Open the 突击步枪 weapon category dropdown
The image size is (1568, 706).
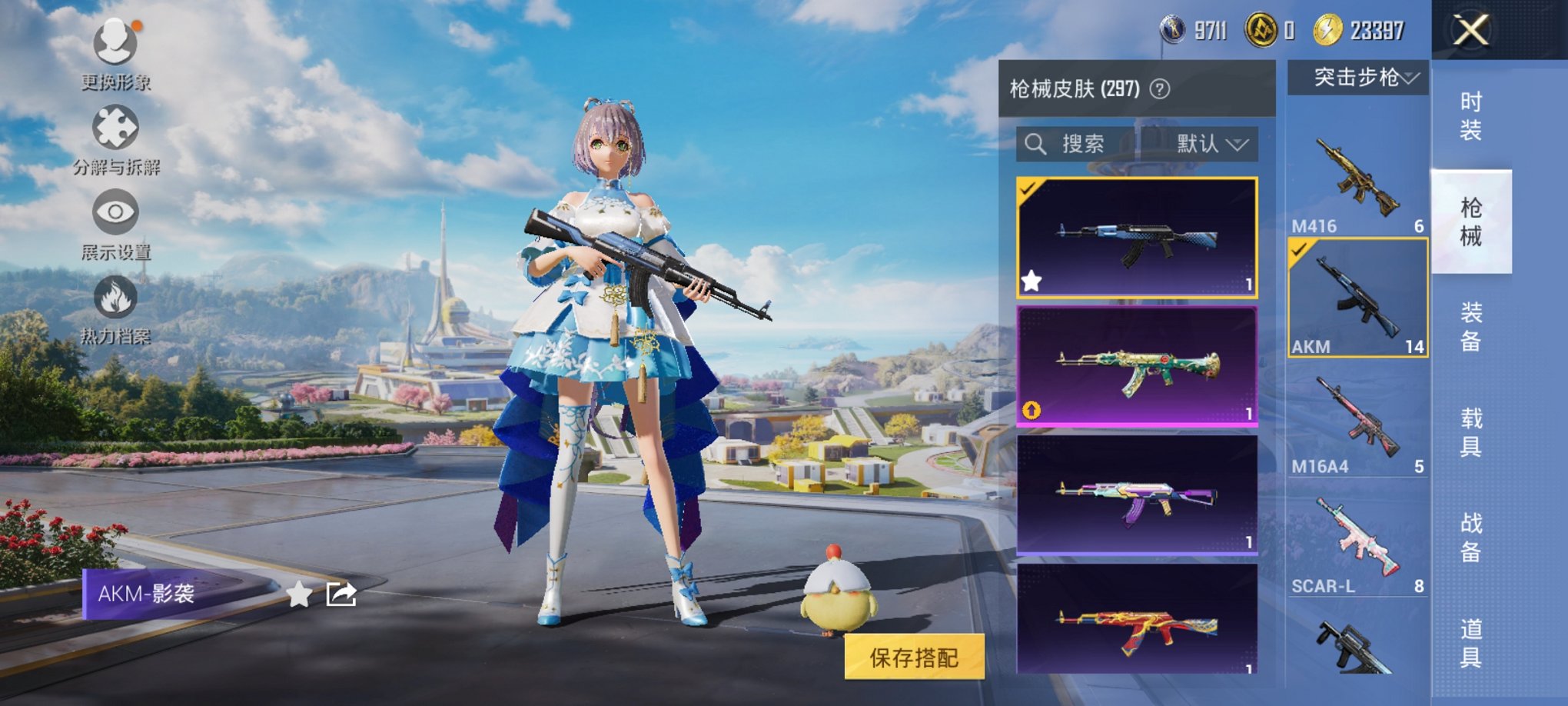pos(1358,77)
